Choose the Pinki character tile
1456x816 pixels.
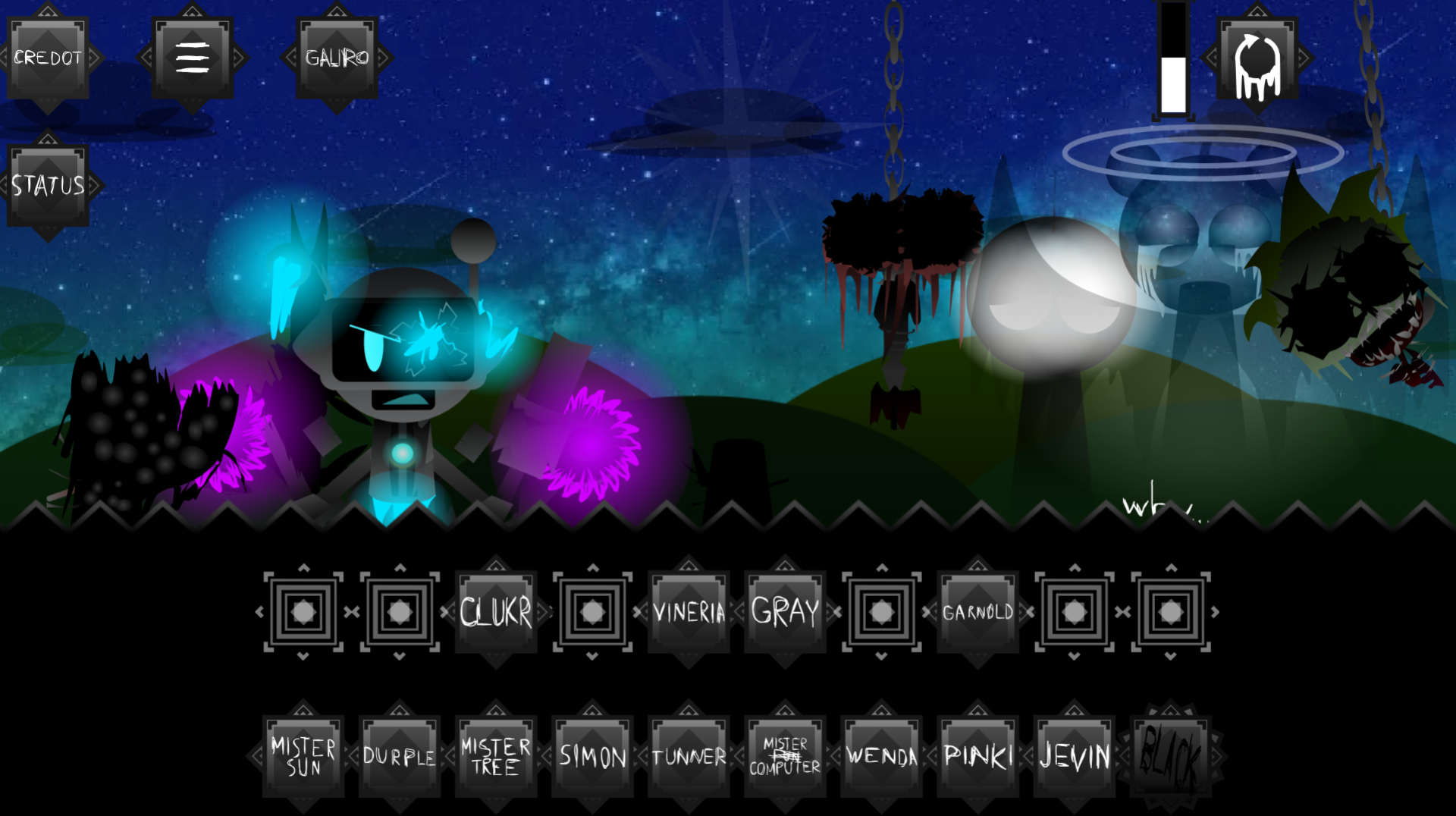(x=977, y=756)
